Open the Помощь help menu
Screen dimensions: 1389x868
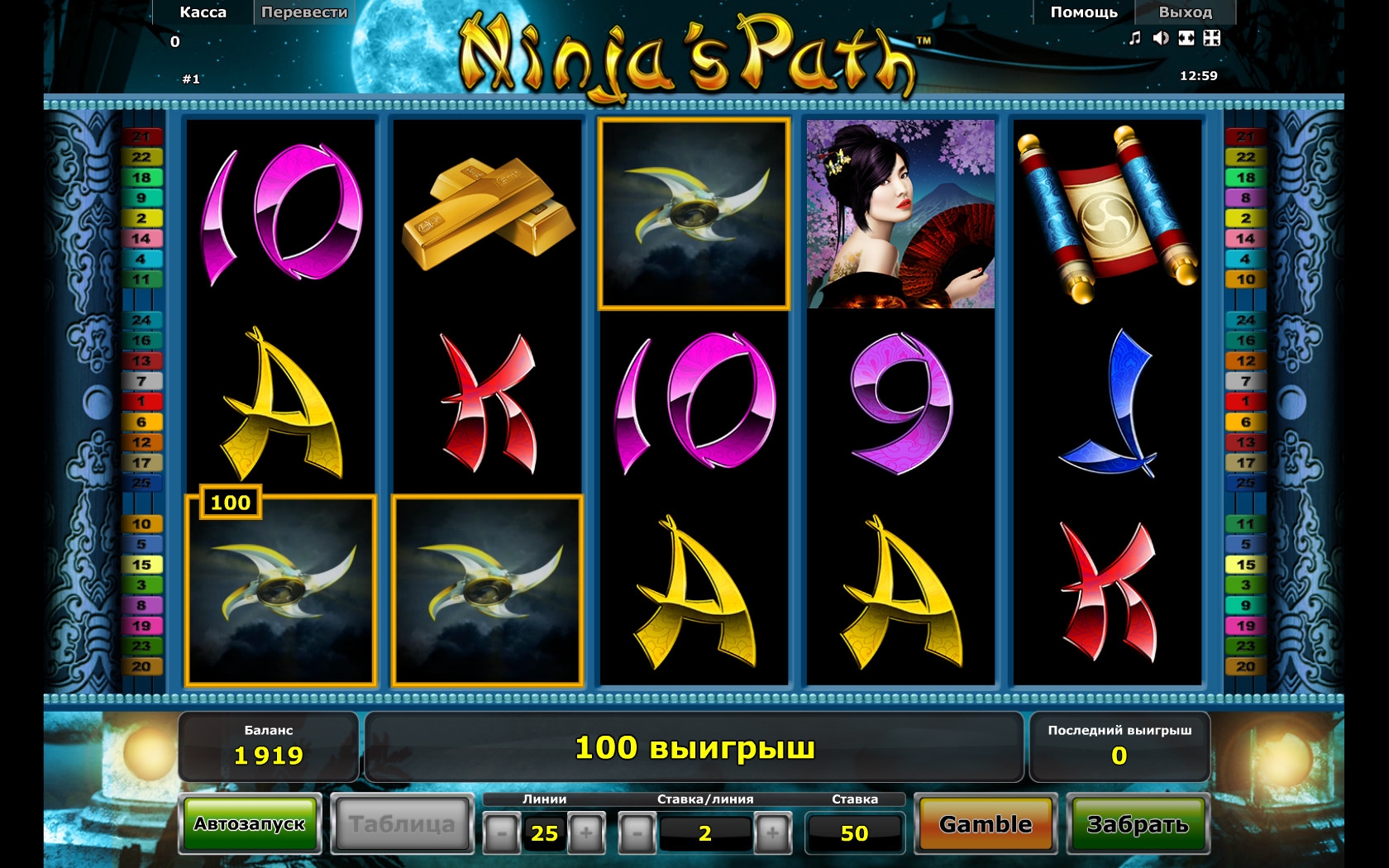[1083, 12]
